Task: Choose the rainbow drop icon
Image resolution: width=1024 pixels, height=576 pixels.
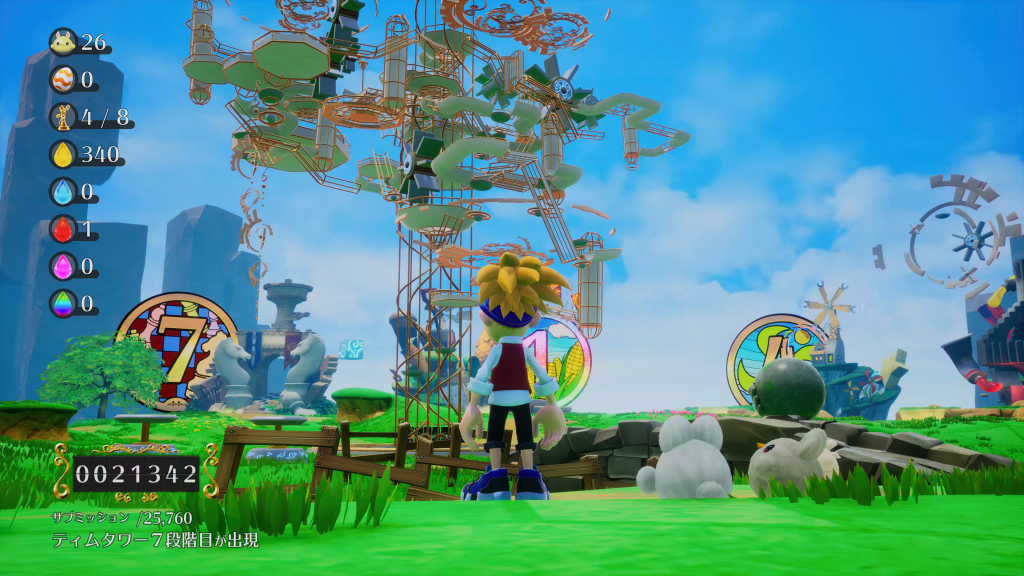Action: [x=63, y=303]
